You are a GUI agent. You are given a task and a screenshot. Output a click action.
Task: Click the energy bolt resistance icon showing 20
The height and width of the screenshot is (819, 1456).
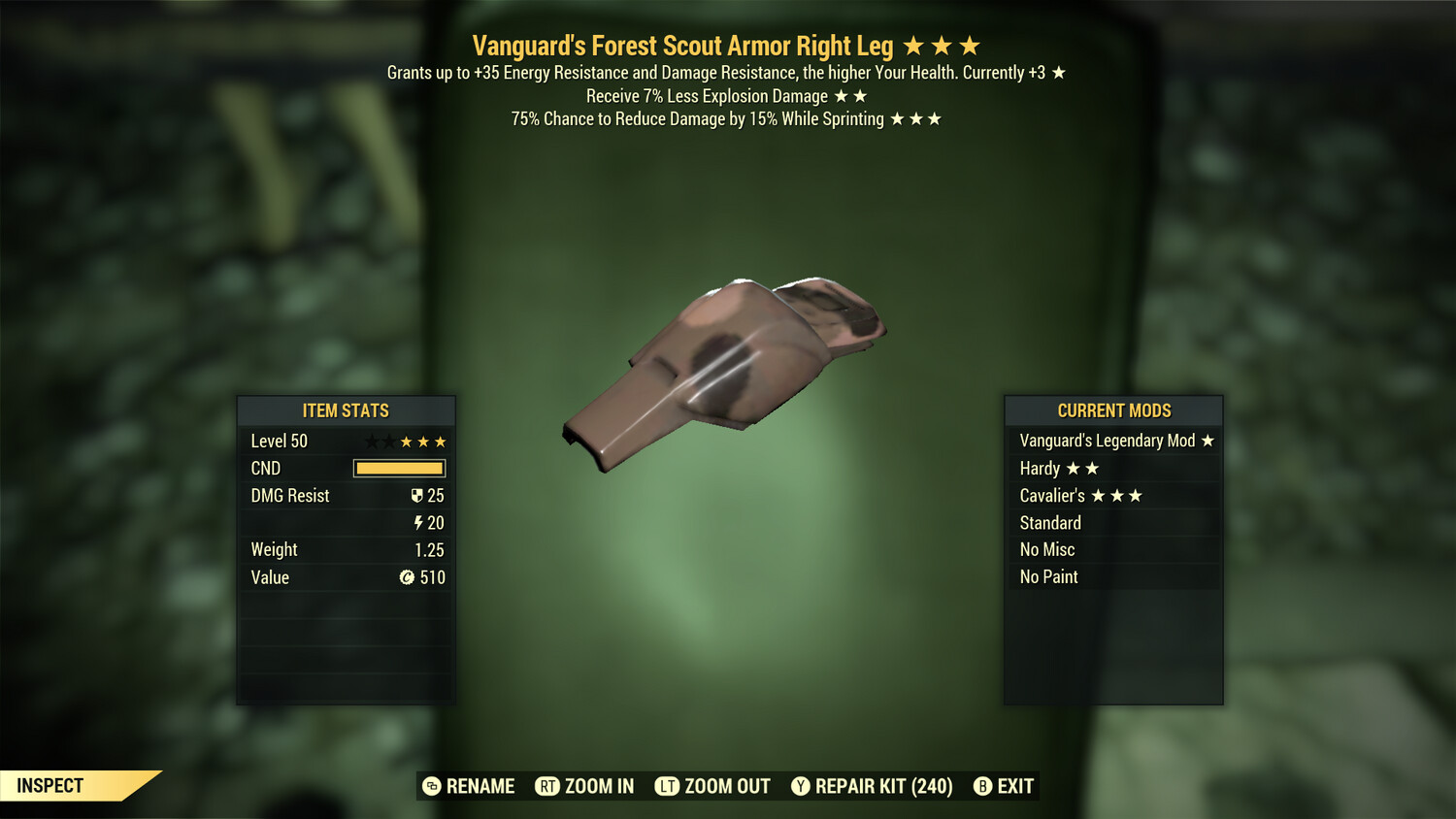pos(418,522)
